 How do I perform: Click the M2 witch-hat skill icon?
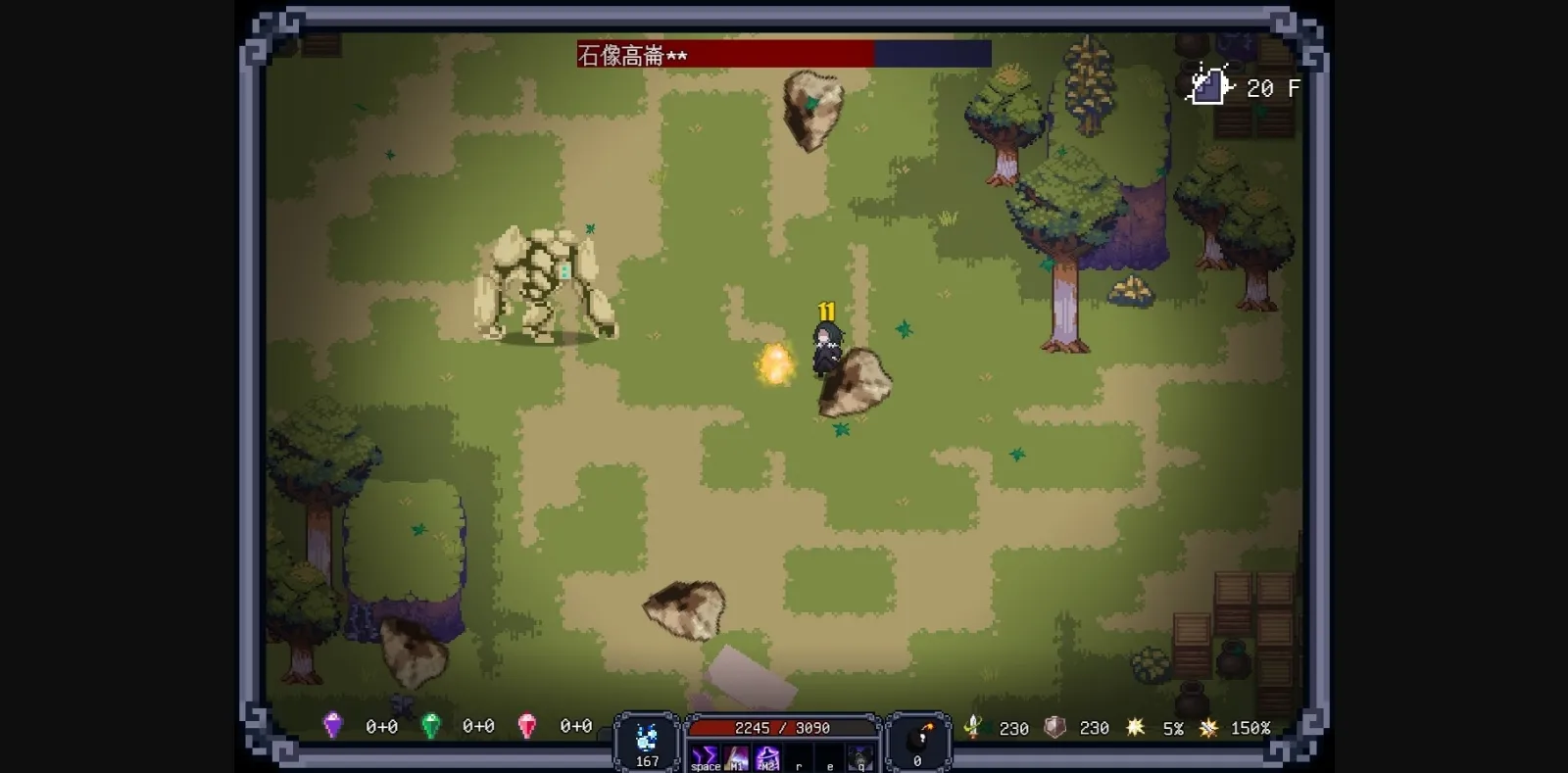pyautogui.click(x=766, y=754)
